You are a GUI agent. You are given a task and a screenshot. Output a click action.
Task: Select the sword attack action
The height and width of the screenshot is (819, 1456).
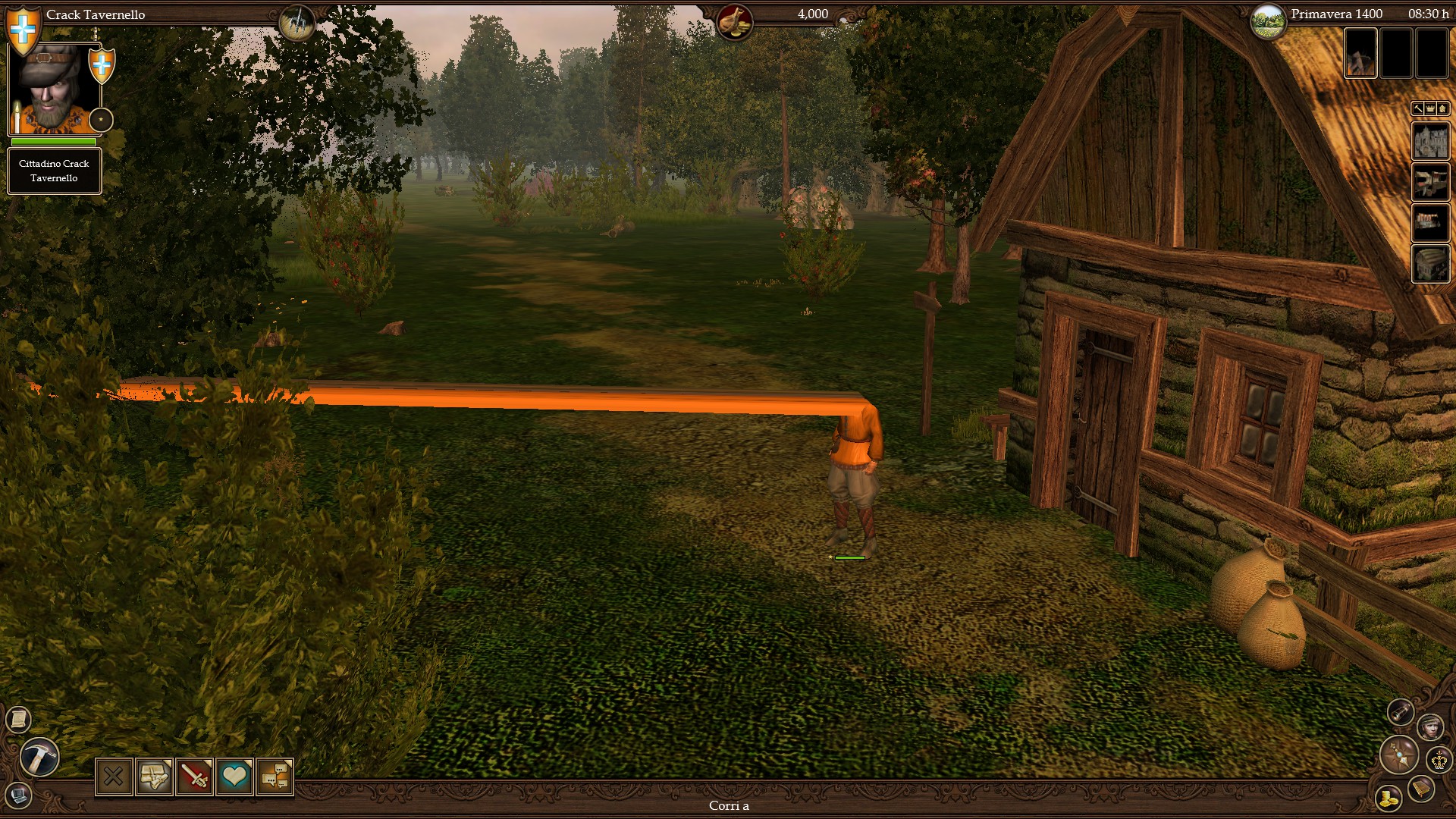pos(195,777)
